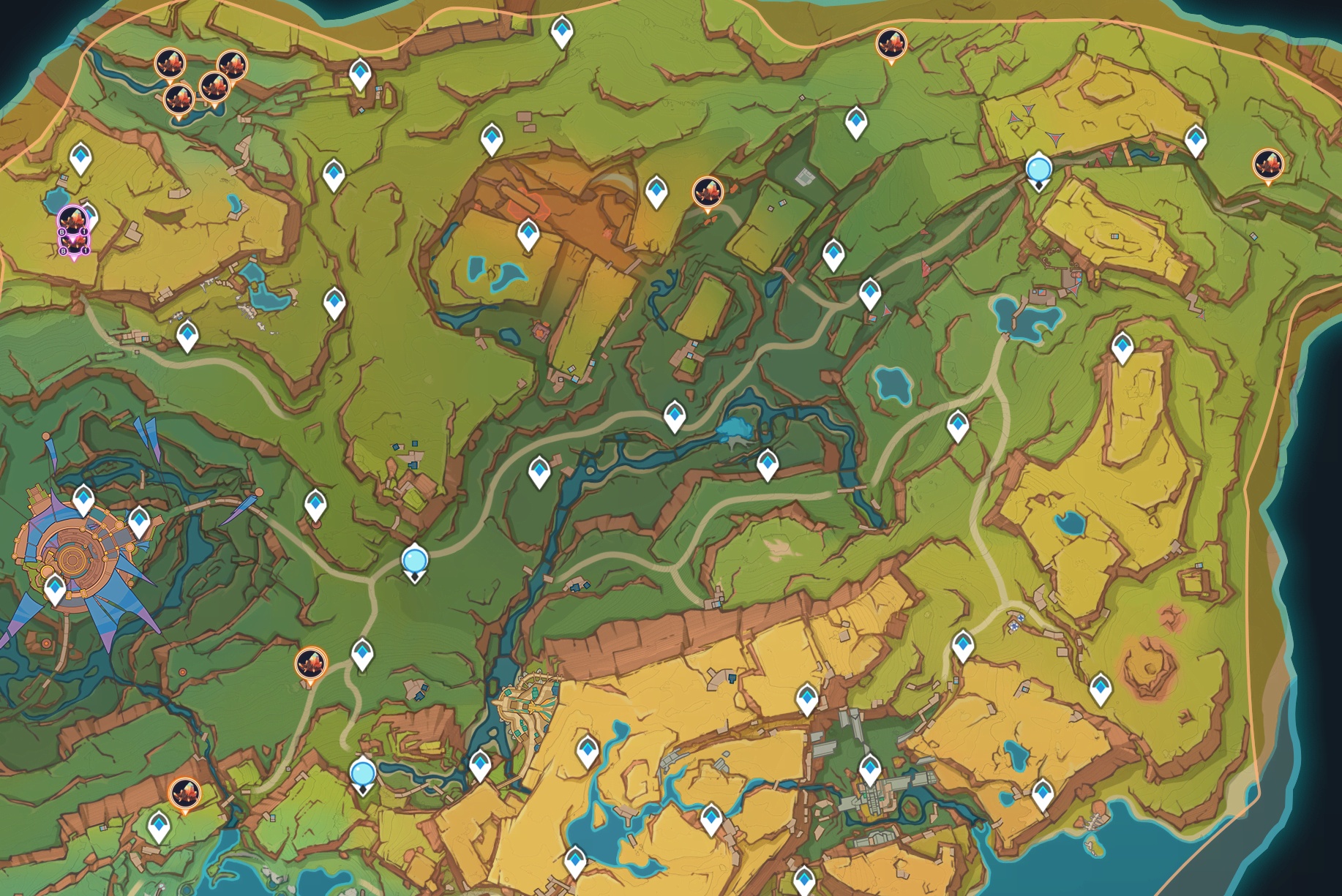Image resolution: width=1342 pixels, height=896 pixels.
Task: Select the southwestern crystal marker above a waypoint
Action: pyautogui.click(x=184, y=793)
